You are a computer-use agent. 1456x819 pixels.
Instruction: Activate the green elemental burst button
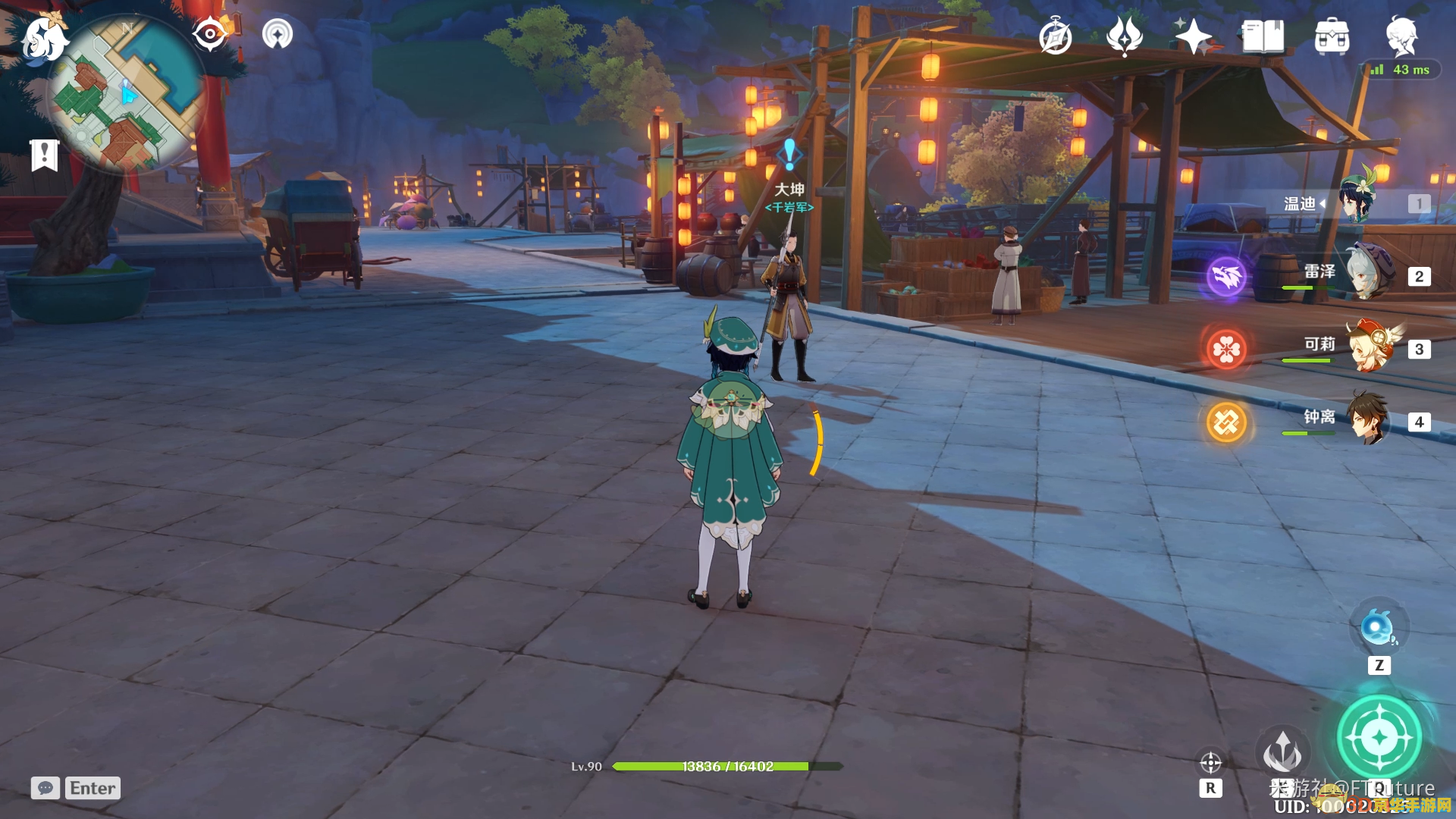click(x=1379, y=736)
